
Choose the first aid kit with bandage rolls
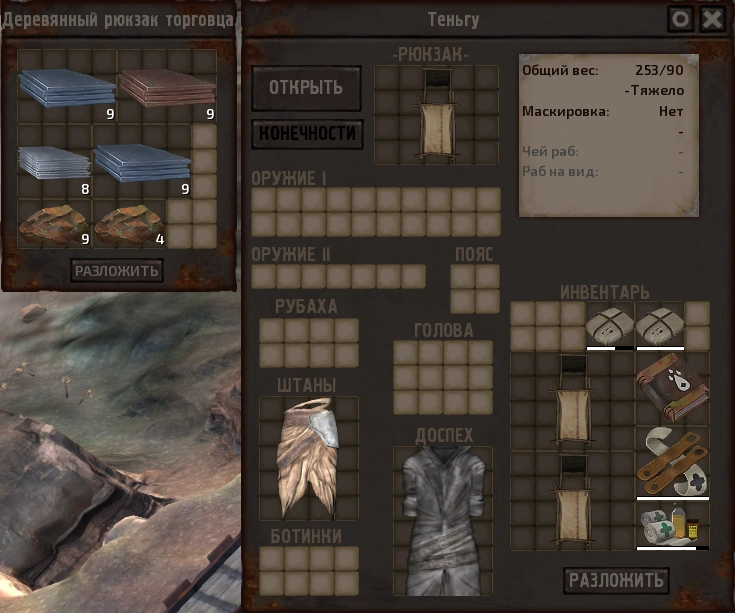[x=672, y=525]
